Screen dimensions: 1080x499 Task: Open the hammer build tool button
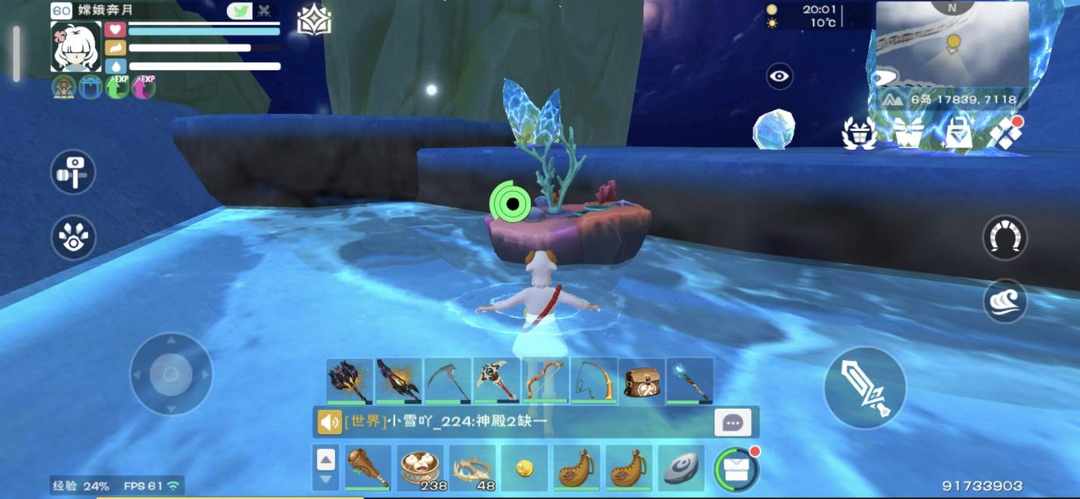73,171
